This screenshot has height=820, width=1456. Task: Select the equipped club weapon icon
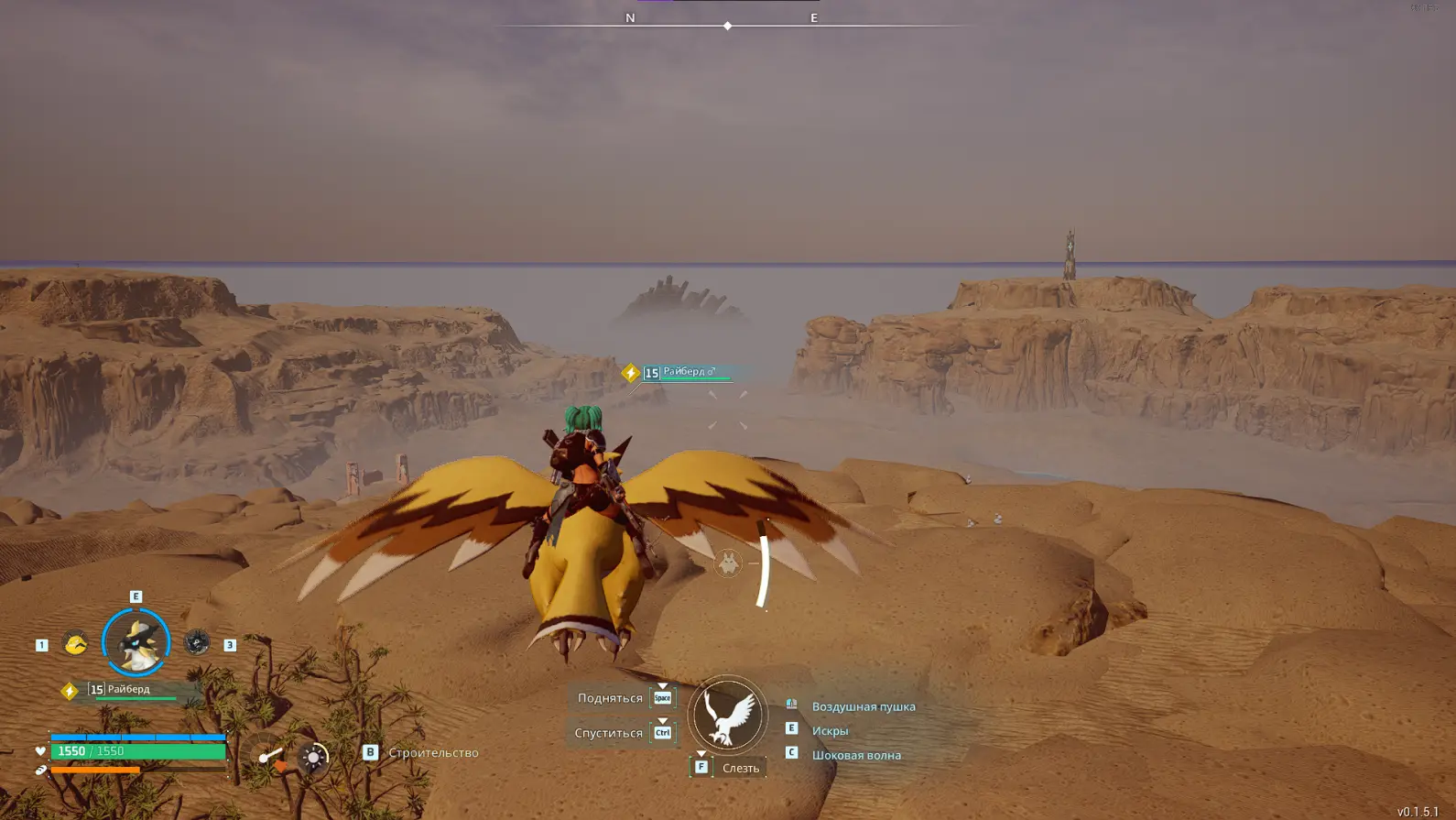coord(269,757)
